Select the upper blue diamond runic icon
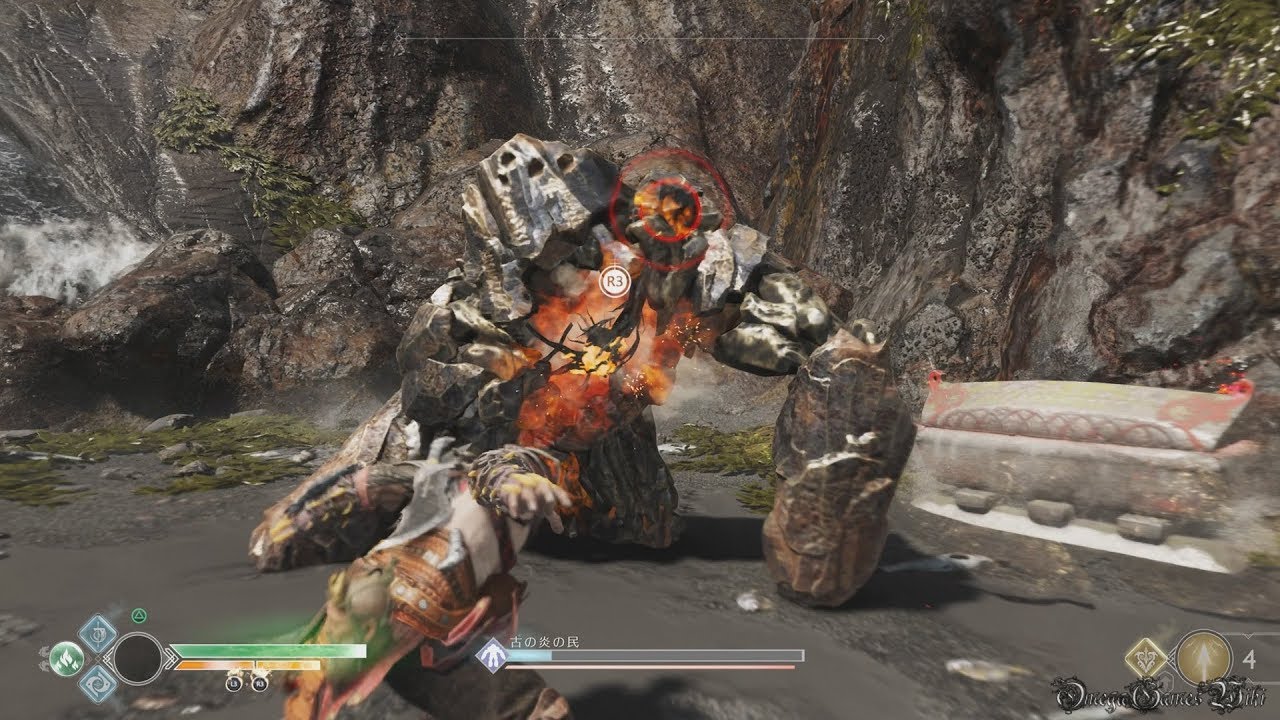Image resolution: width=1280 pixels, height=720 pixels. (x=98, y=633)
